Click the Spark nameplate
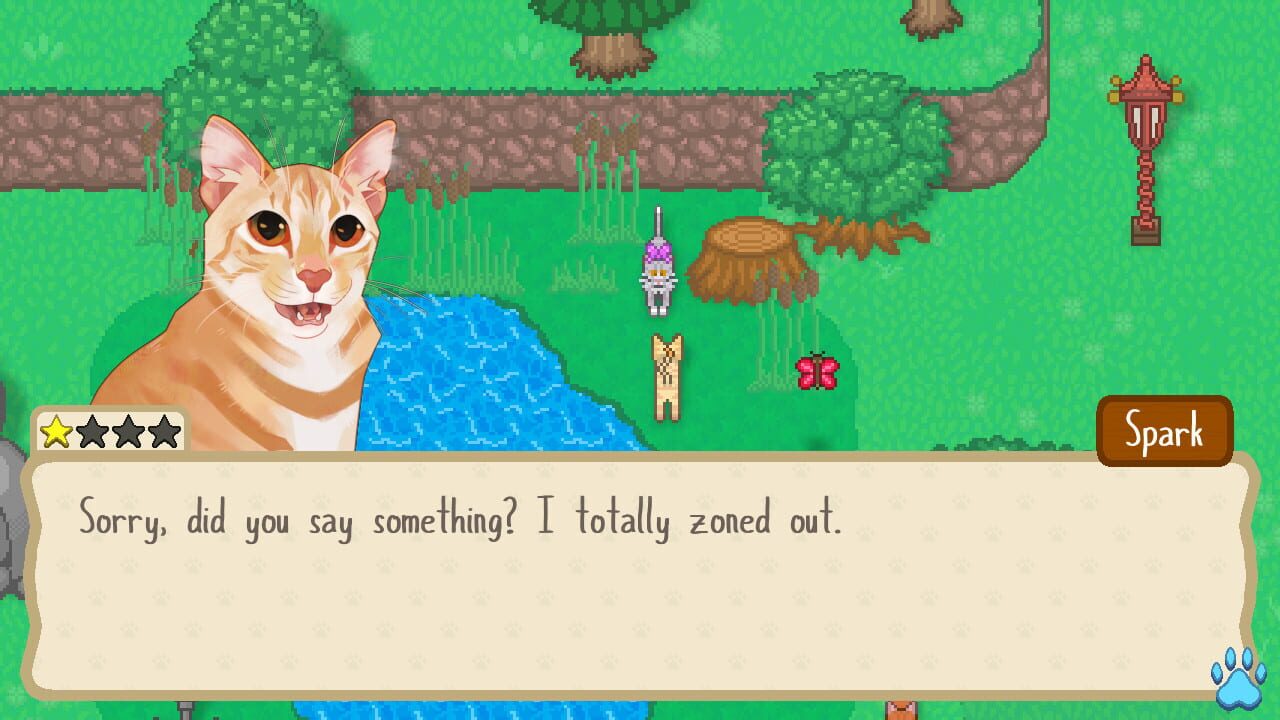 [x=1165, y=431]
